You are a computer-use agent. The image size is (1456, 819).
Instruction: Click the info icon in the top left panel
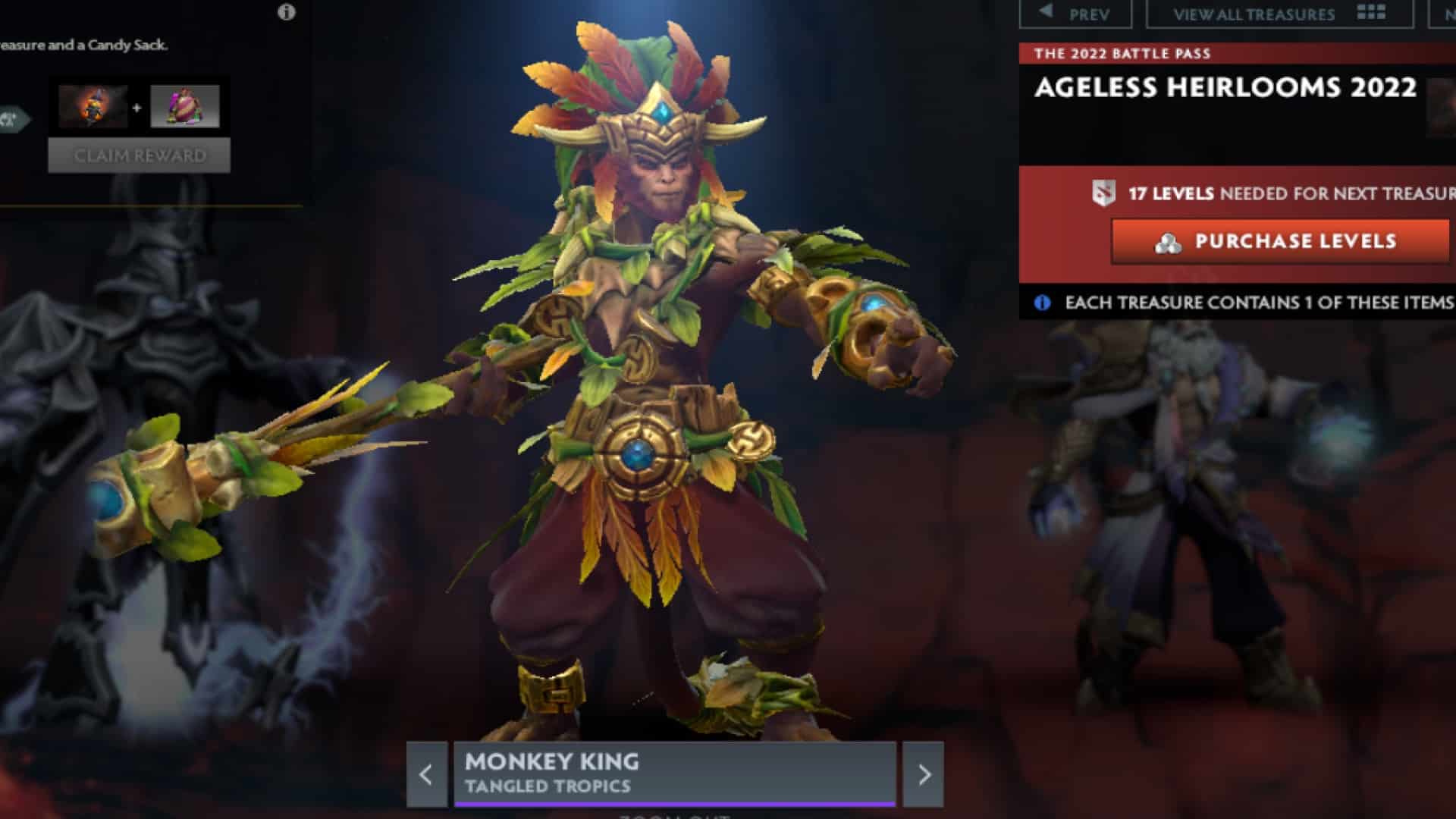click(286, 12)
